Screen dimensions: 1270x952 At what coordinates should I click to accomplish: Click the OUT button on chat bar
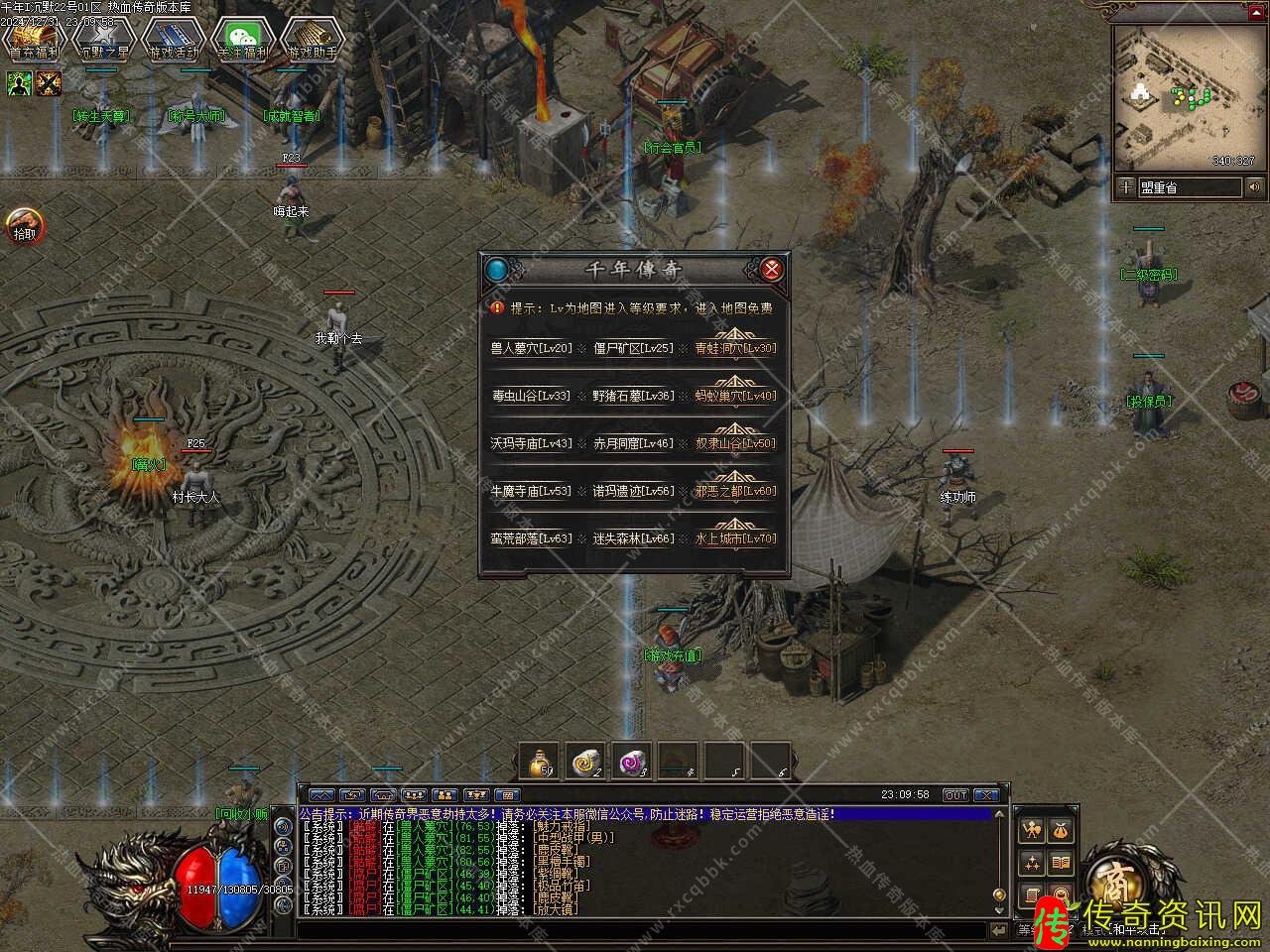click(x=954, y=795)
